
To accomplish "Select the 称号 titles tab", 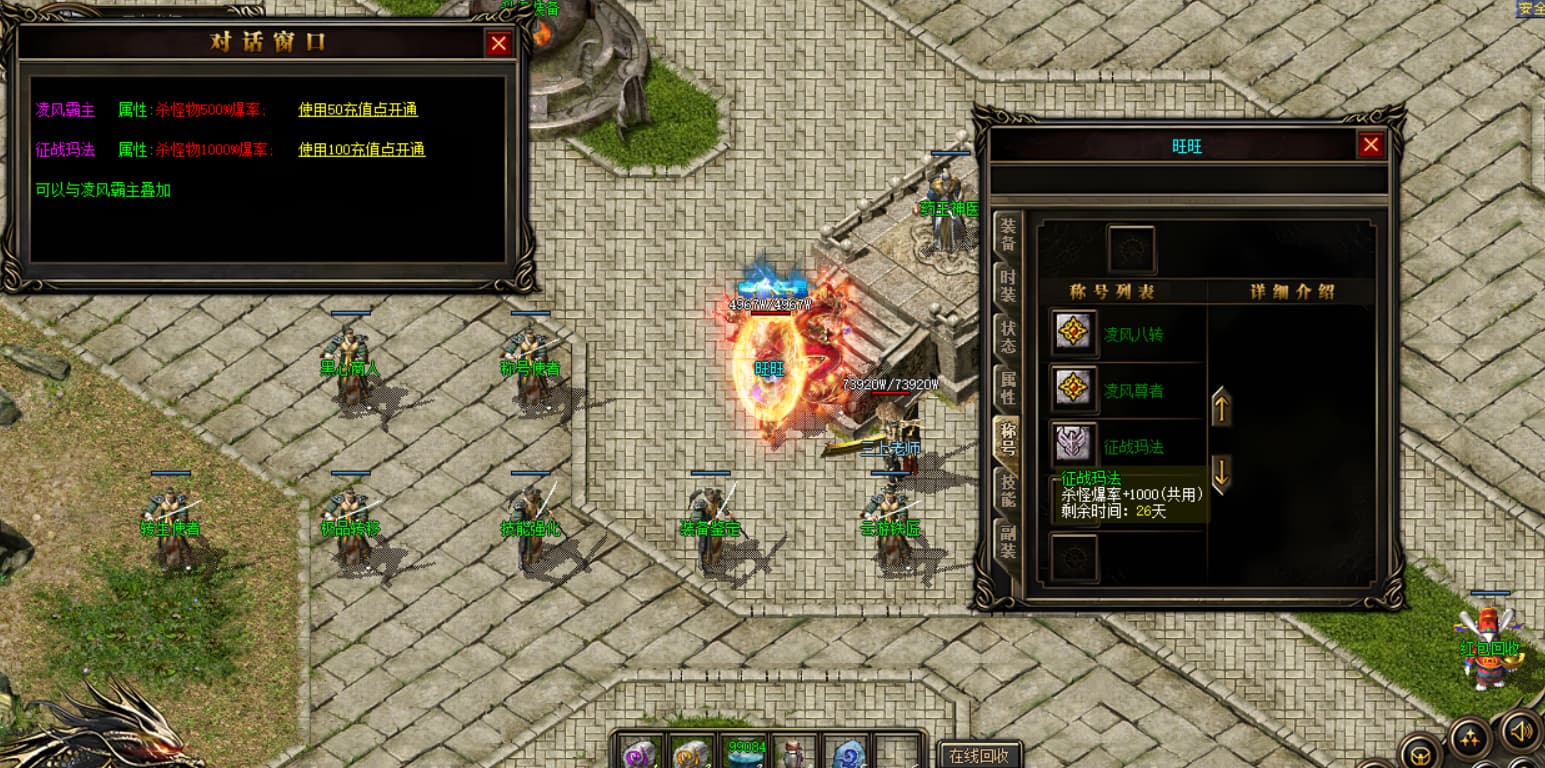I will coord(1008,439).
